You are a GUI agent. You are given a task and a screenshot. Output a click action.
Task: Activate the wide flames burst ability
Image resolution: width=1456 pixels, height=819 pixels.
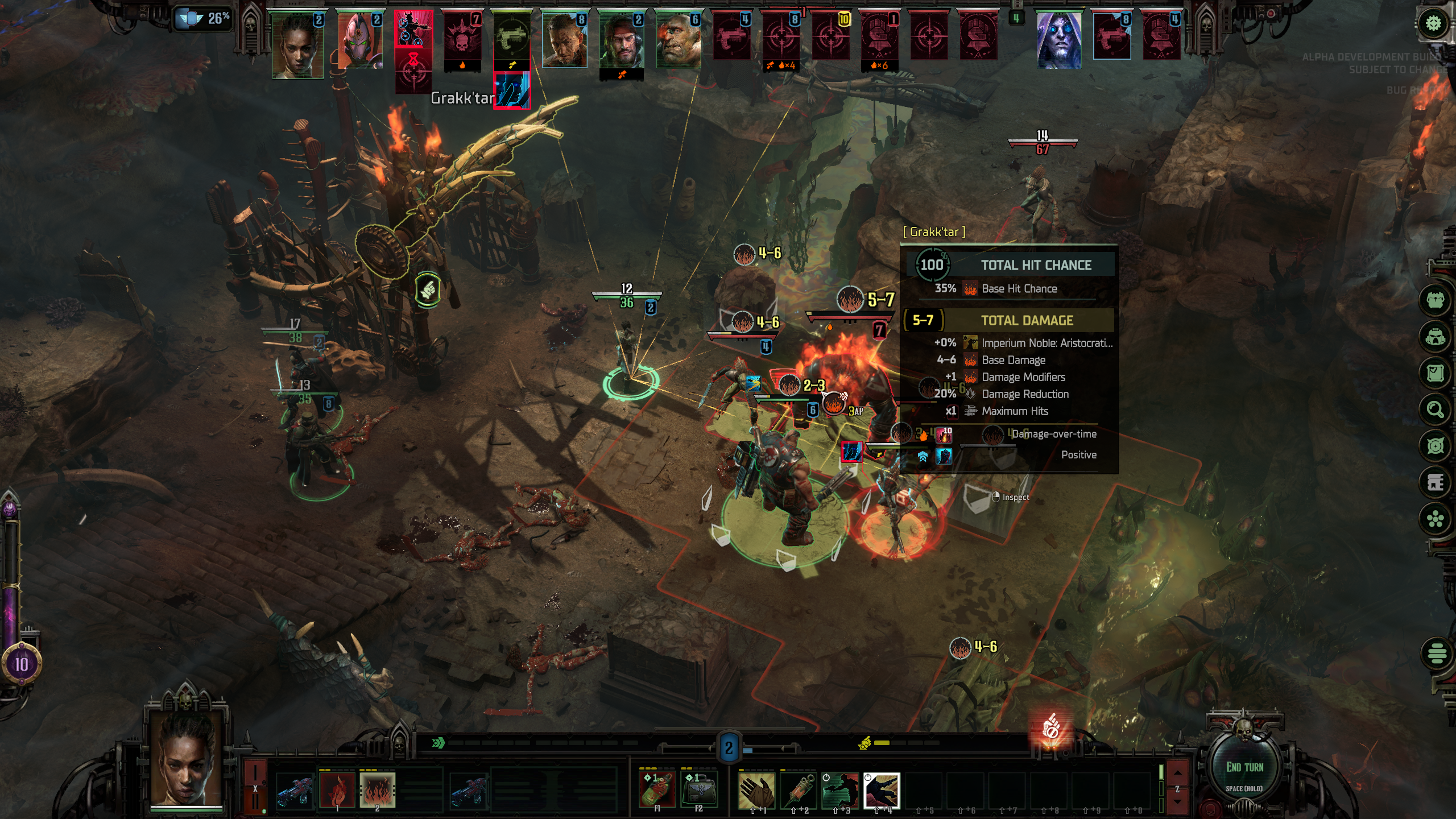tap(377, 789)
